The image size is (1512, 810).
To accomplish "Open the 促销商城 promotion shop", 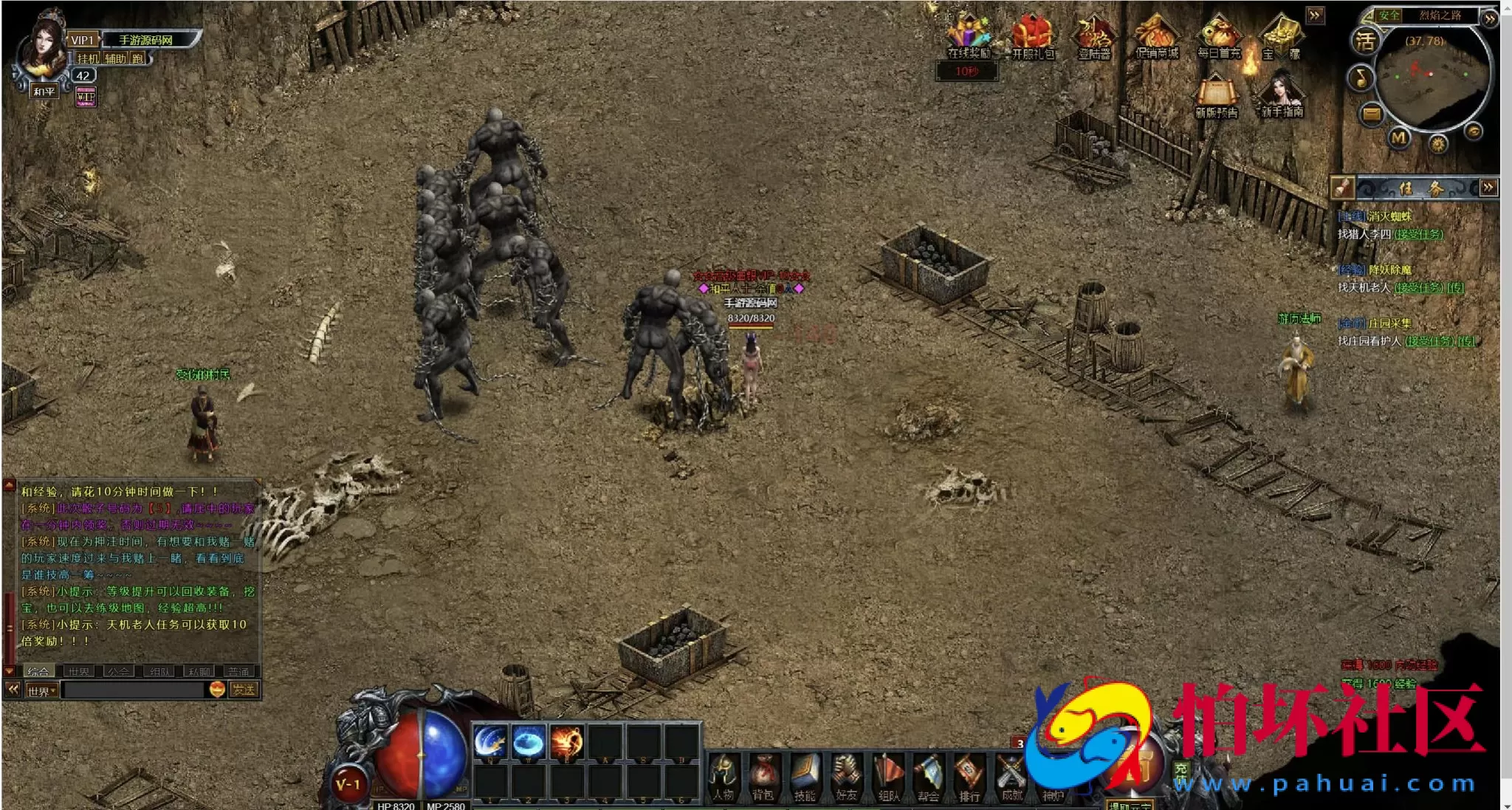I will [1156, 35].
